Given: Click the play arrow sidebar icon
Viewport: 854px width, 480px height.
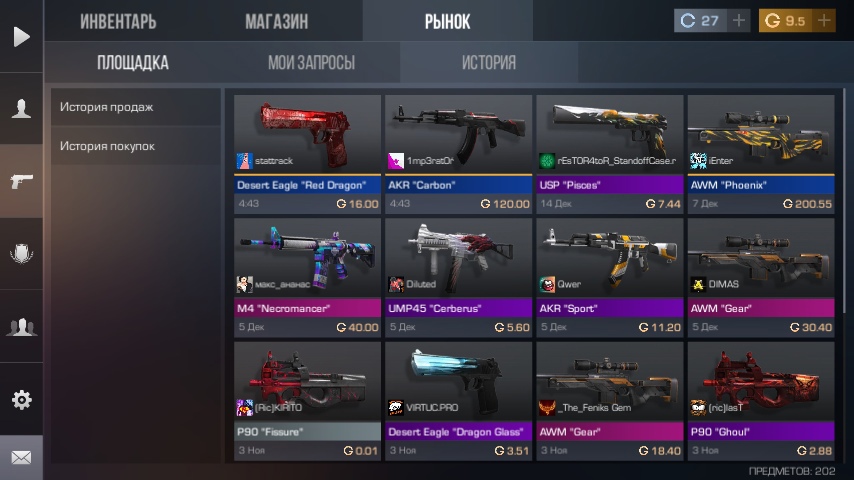Looking at the screenshot, I should 21,37.
